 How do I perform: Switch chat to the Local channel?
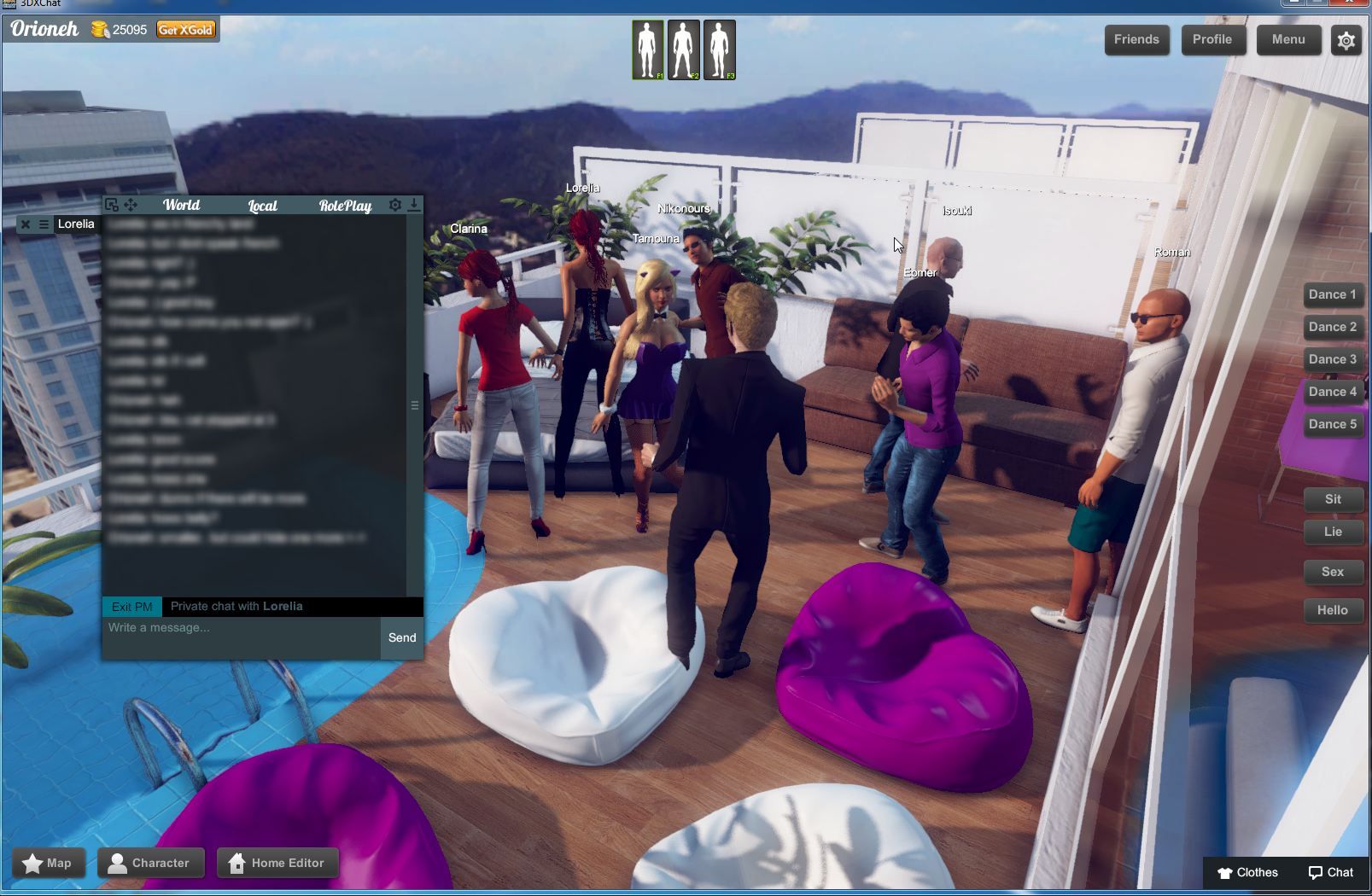263,206
